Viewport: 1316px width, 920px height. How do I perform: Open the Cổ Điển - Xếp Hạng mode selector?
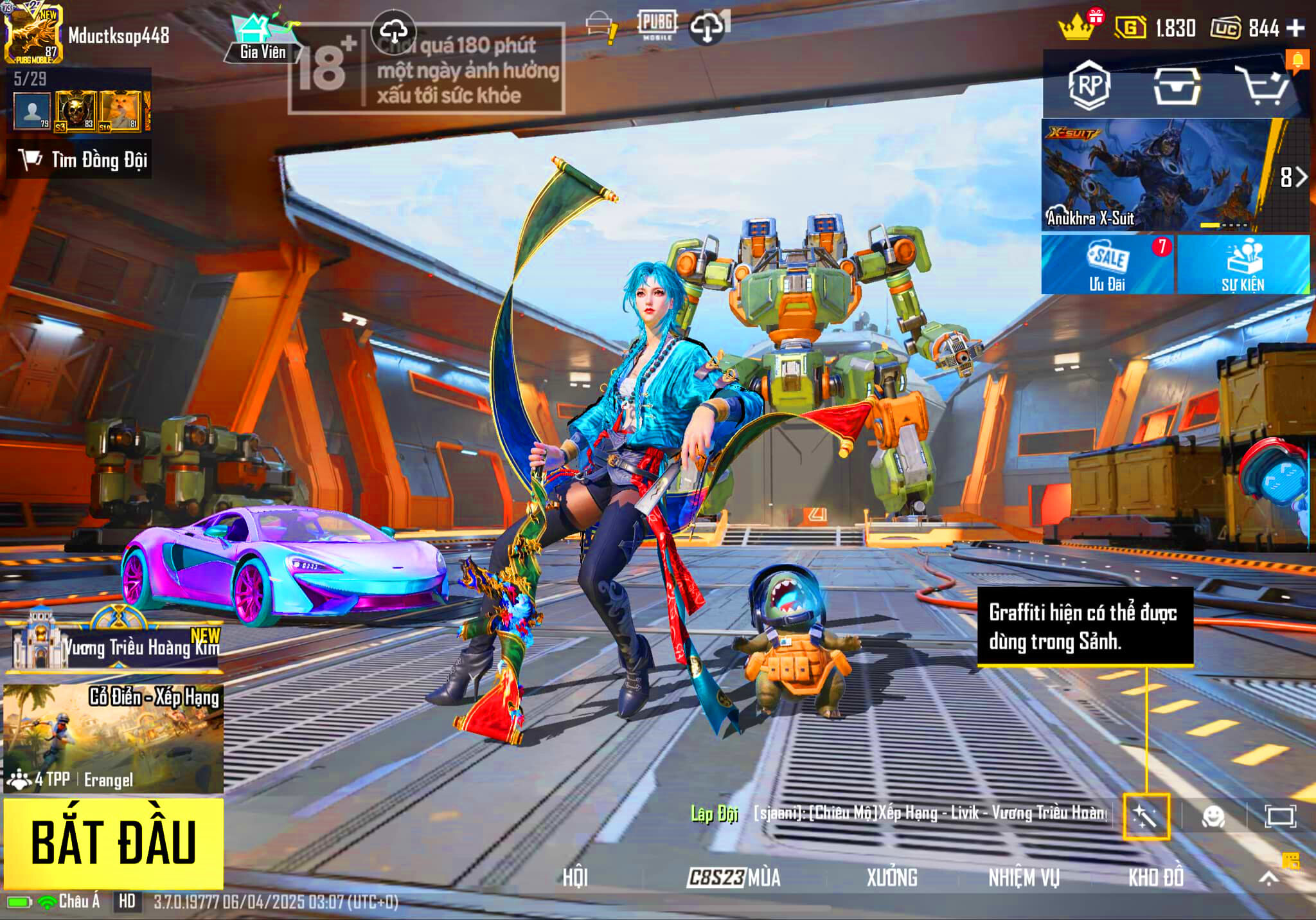coord(114,737)
